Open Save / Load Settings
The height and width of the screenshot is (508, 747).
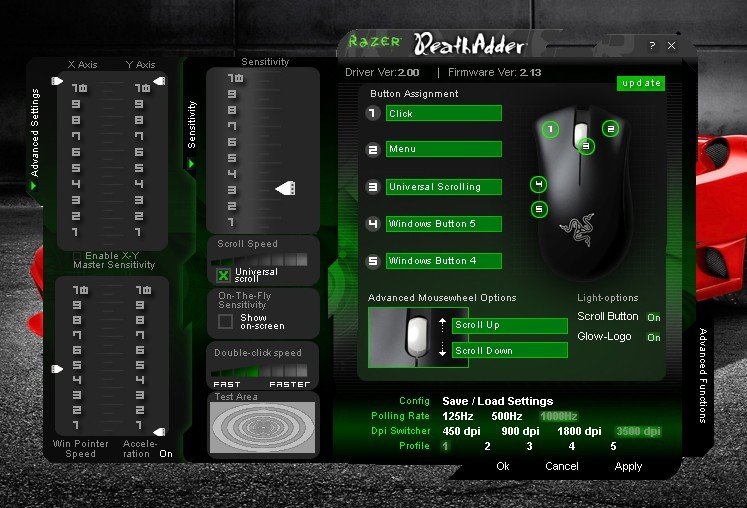[497, 401]
